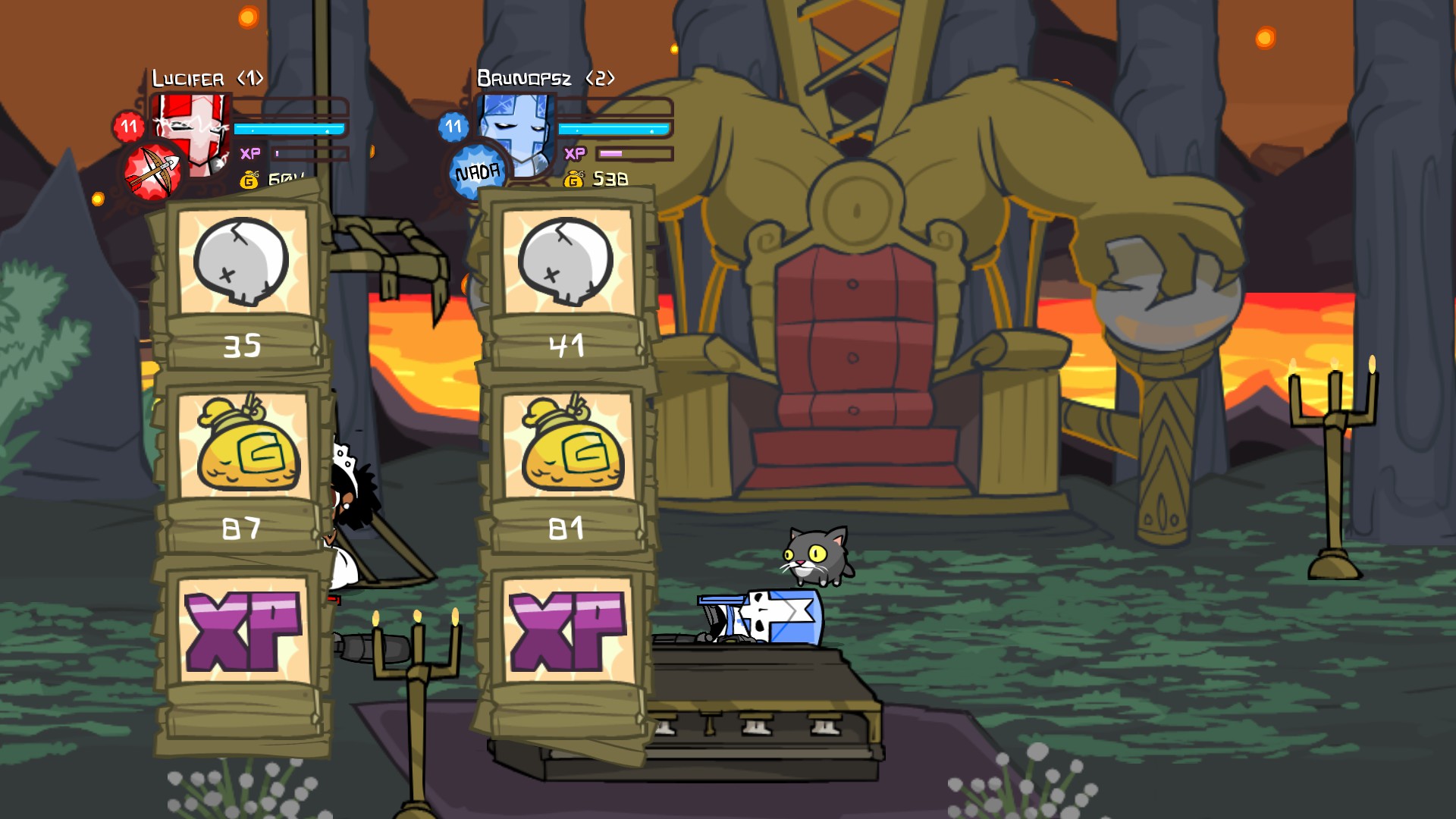Image resolution: width=1456 pixels, height=819 pixels.
Task: Click the skull icon on Lucifer's kill tally
Action: click(241, 262)
